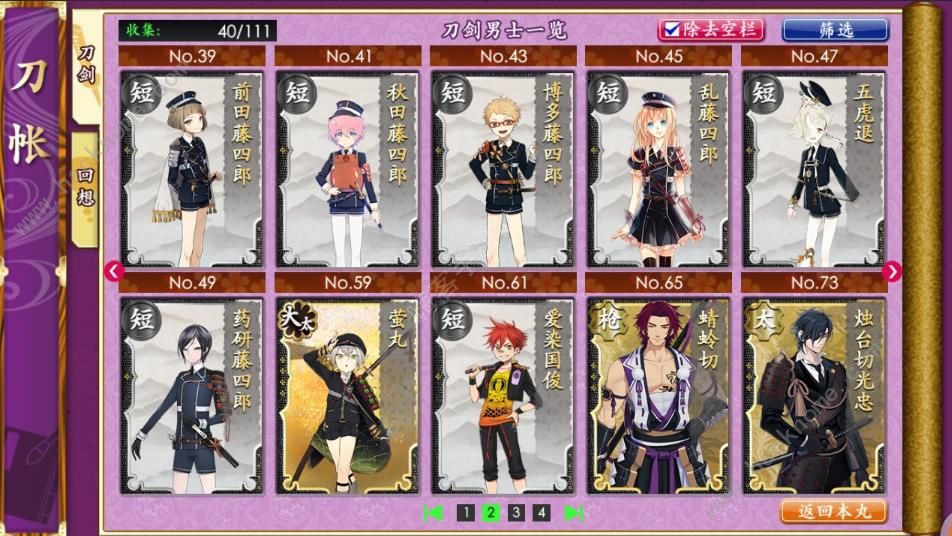Return to base with 返回本丸
This screenshot has width=952, height=536.
coord(833,511)
